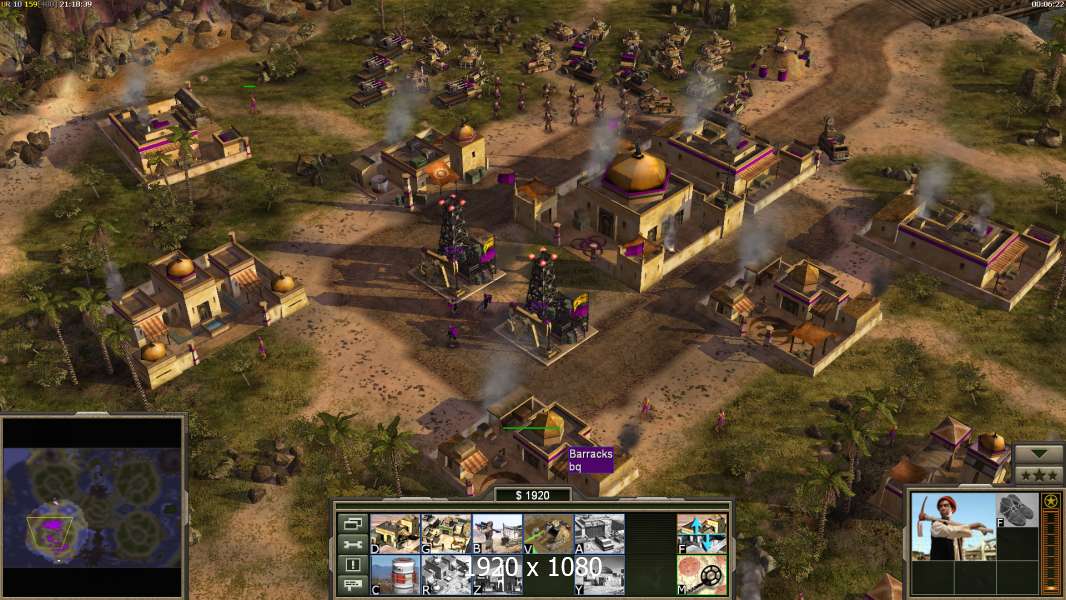
Task: Select the greyed-out build icon with hotkey Y
Action: click(598, 574)
